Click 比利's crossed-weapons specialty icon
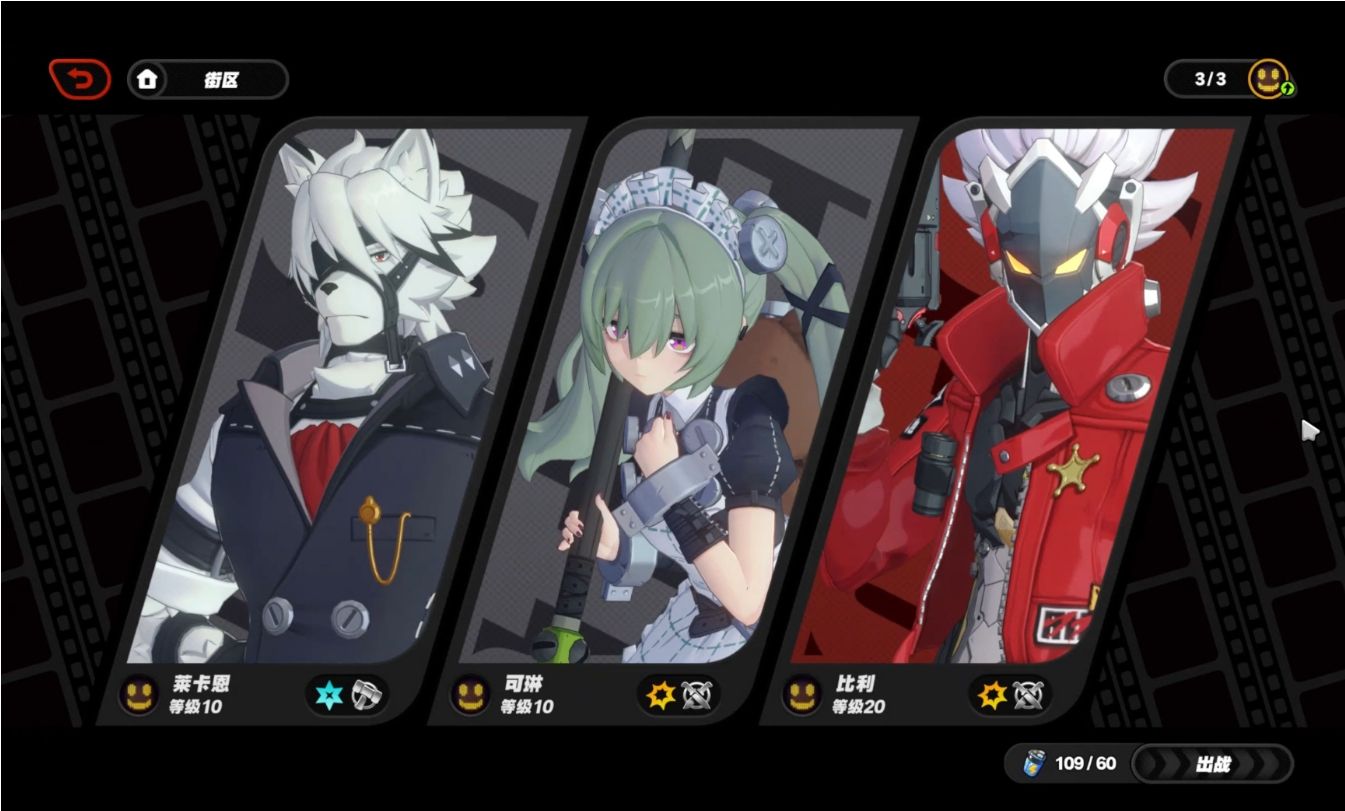This screenshot has height=811, width=1345. click(x=1028, y=695)
